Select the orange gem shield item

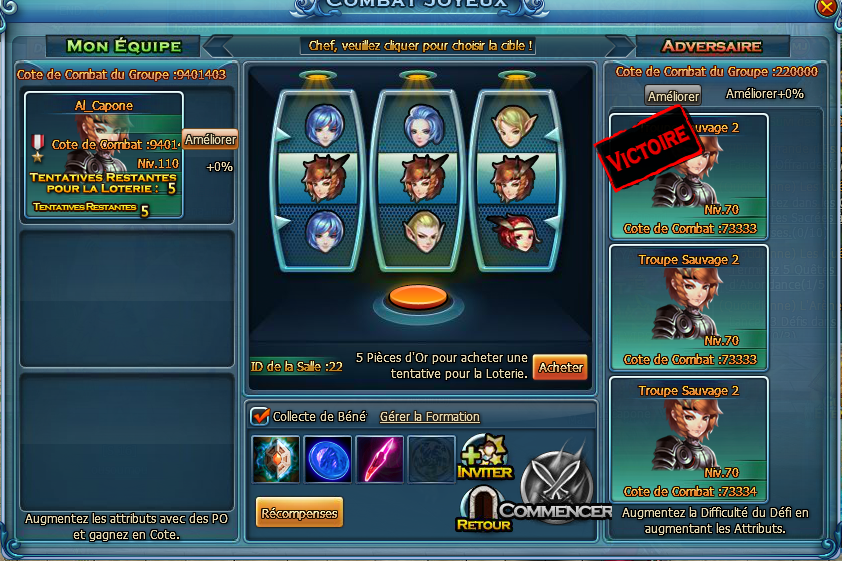pyautogui.click(x=276, y=459)
